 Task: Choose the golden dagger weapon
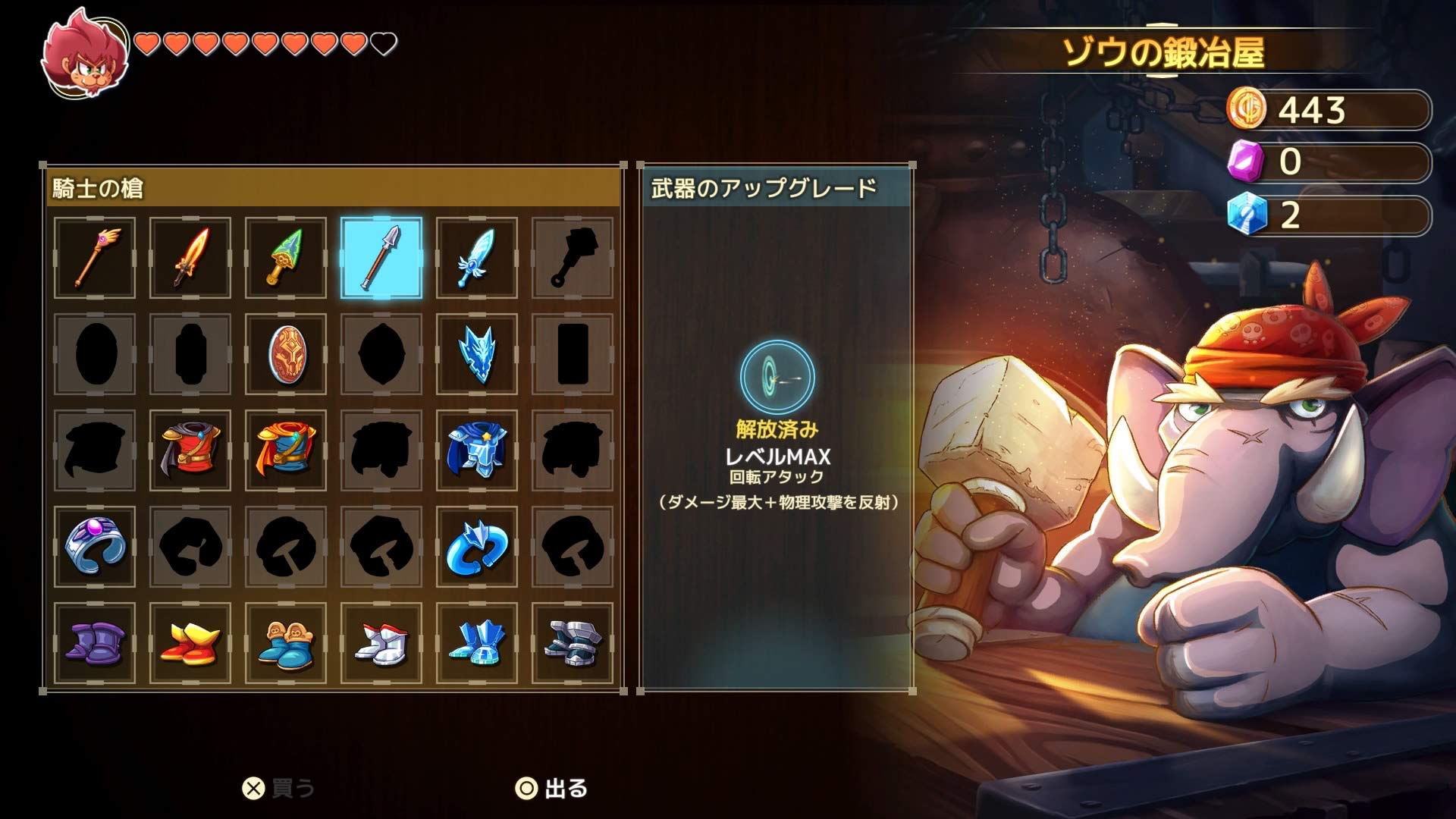285,258
